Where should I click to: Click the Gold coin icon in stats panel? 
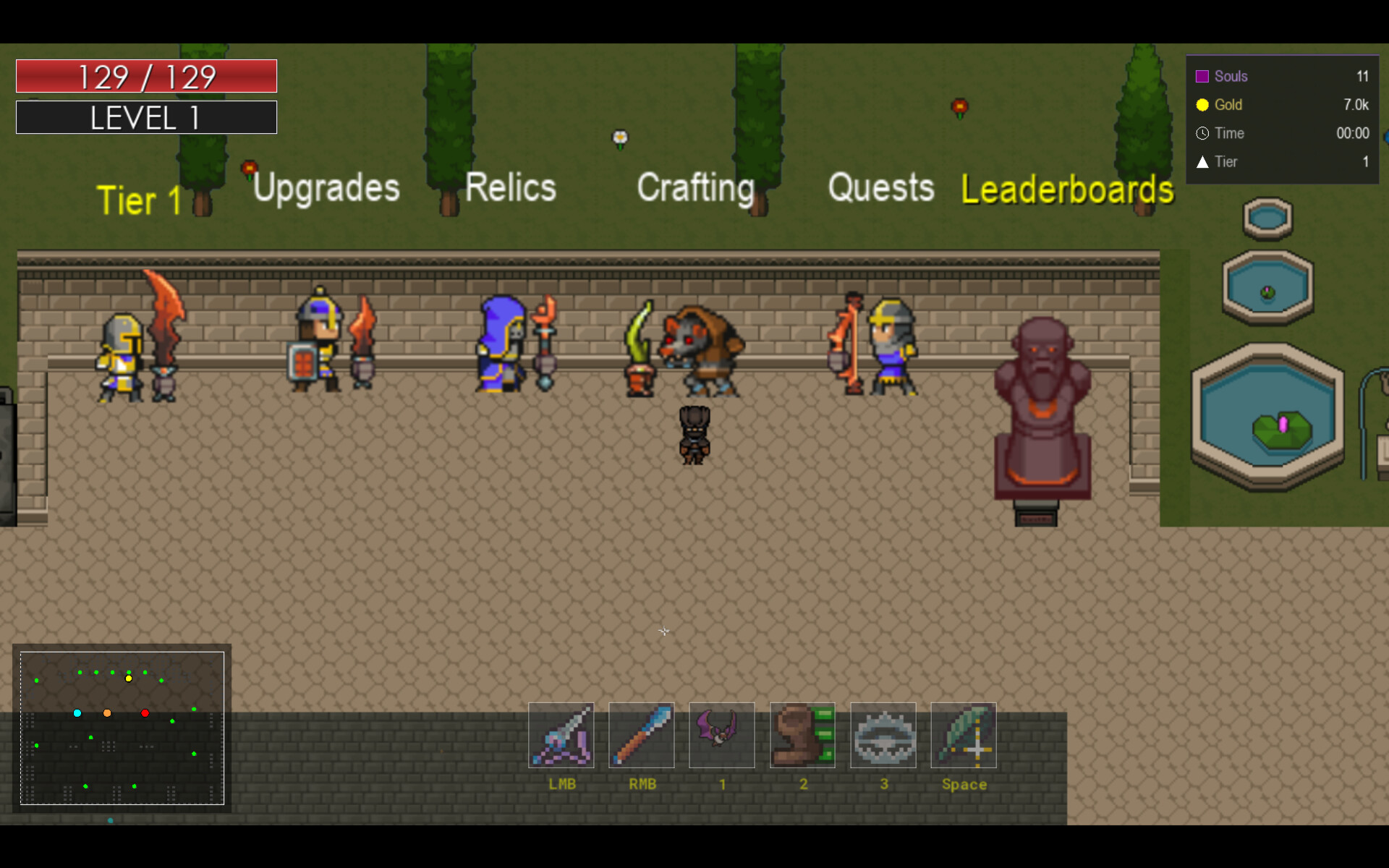click(1203, 105)
